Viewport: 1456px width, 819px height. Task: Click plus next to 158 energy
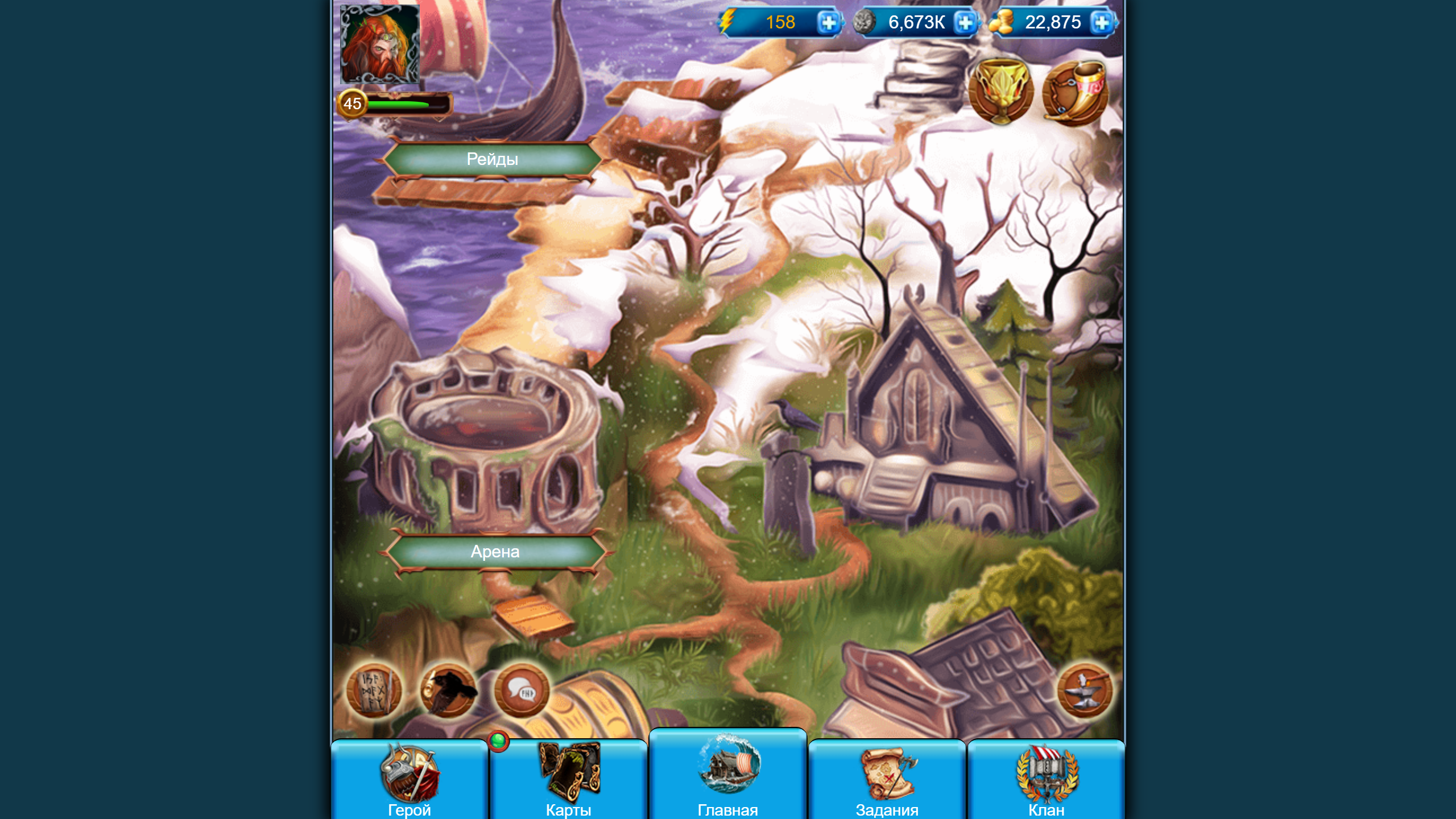coord(829,23)
